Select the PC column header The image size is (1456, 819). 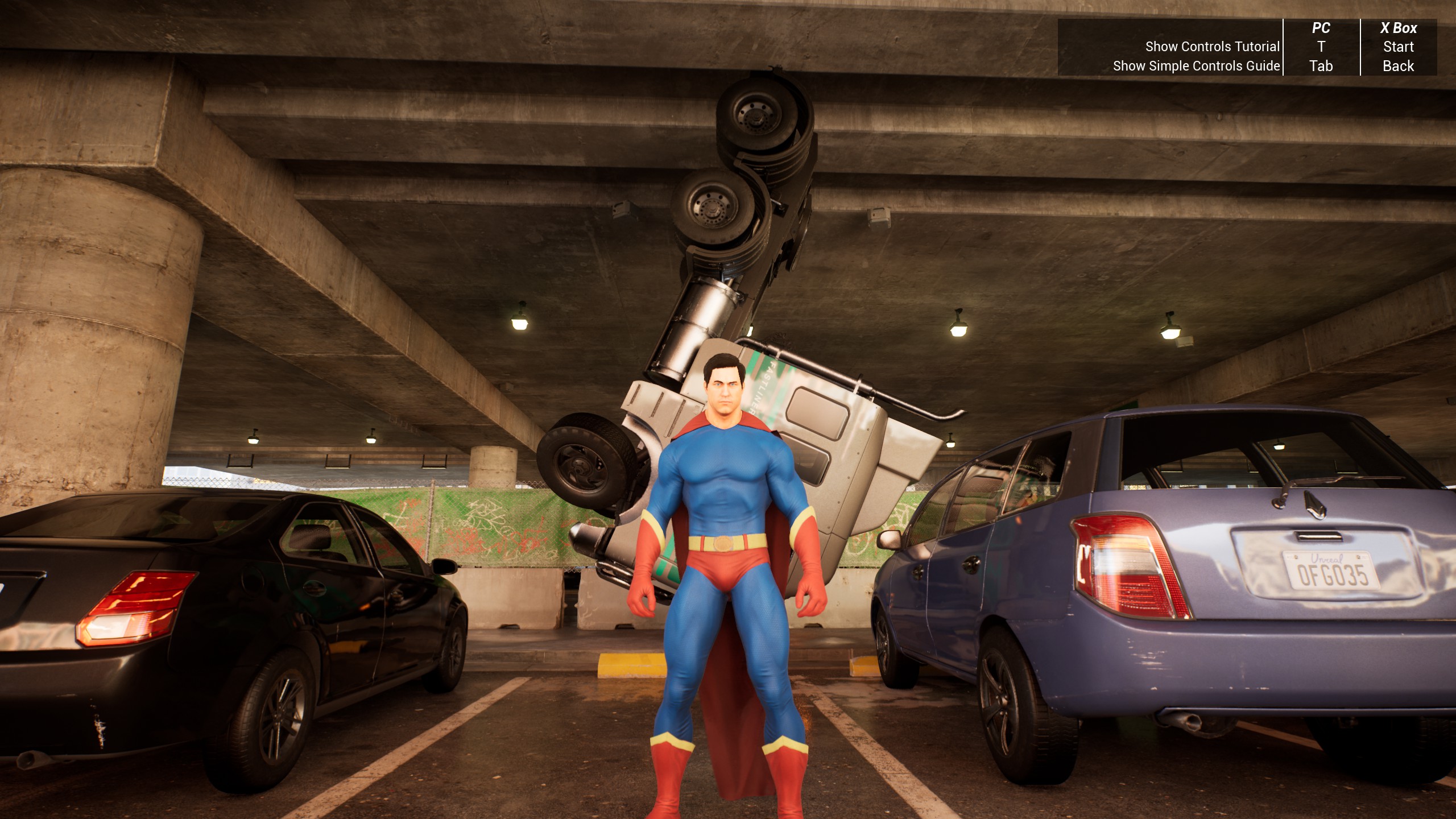click(x=1321, y=27)
